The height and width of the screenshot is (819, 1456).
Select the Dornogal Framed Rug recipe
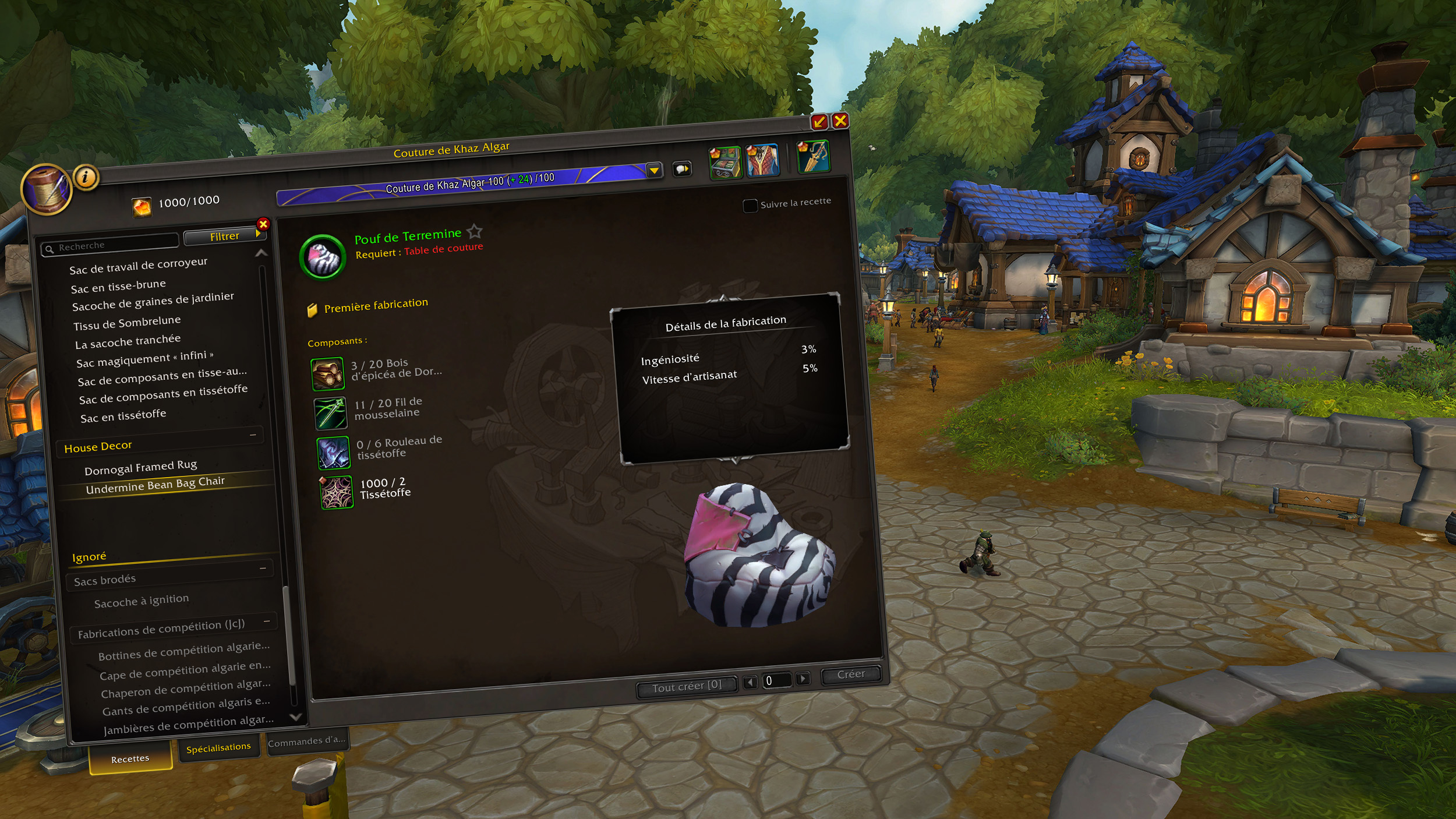pos(140,467)
